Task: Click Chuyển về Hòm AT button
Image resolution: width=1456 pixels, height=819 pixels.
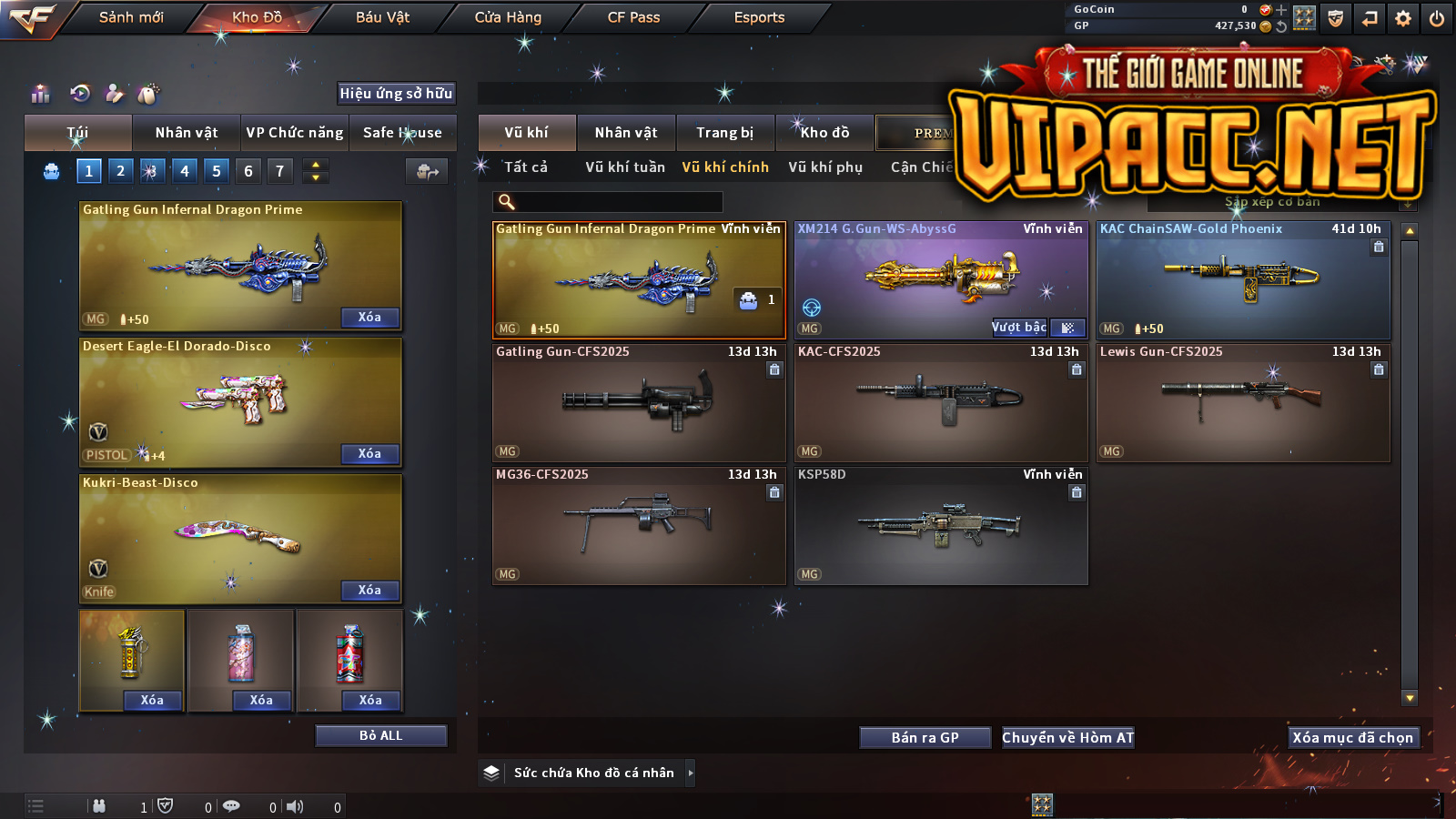Action: click(x=1068, y=738)
